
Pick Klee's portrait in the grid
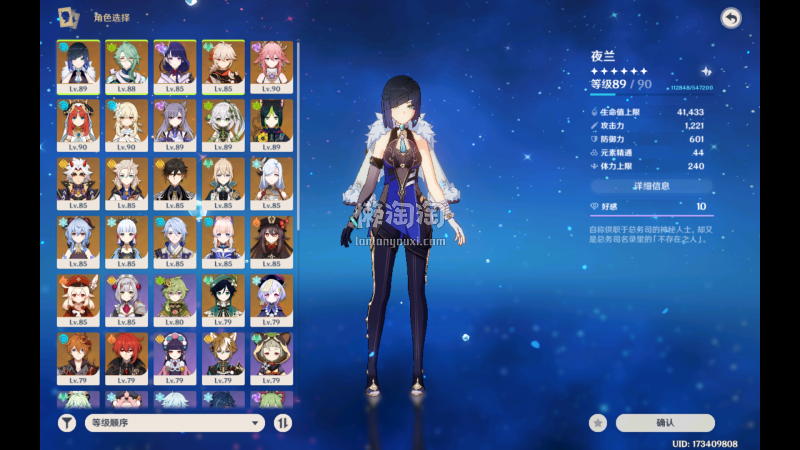(77, 299)
